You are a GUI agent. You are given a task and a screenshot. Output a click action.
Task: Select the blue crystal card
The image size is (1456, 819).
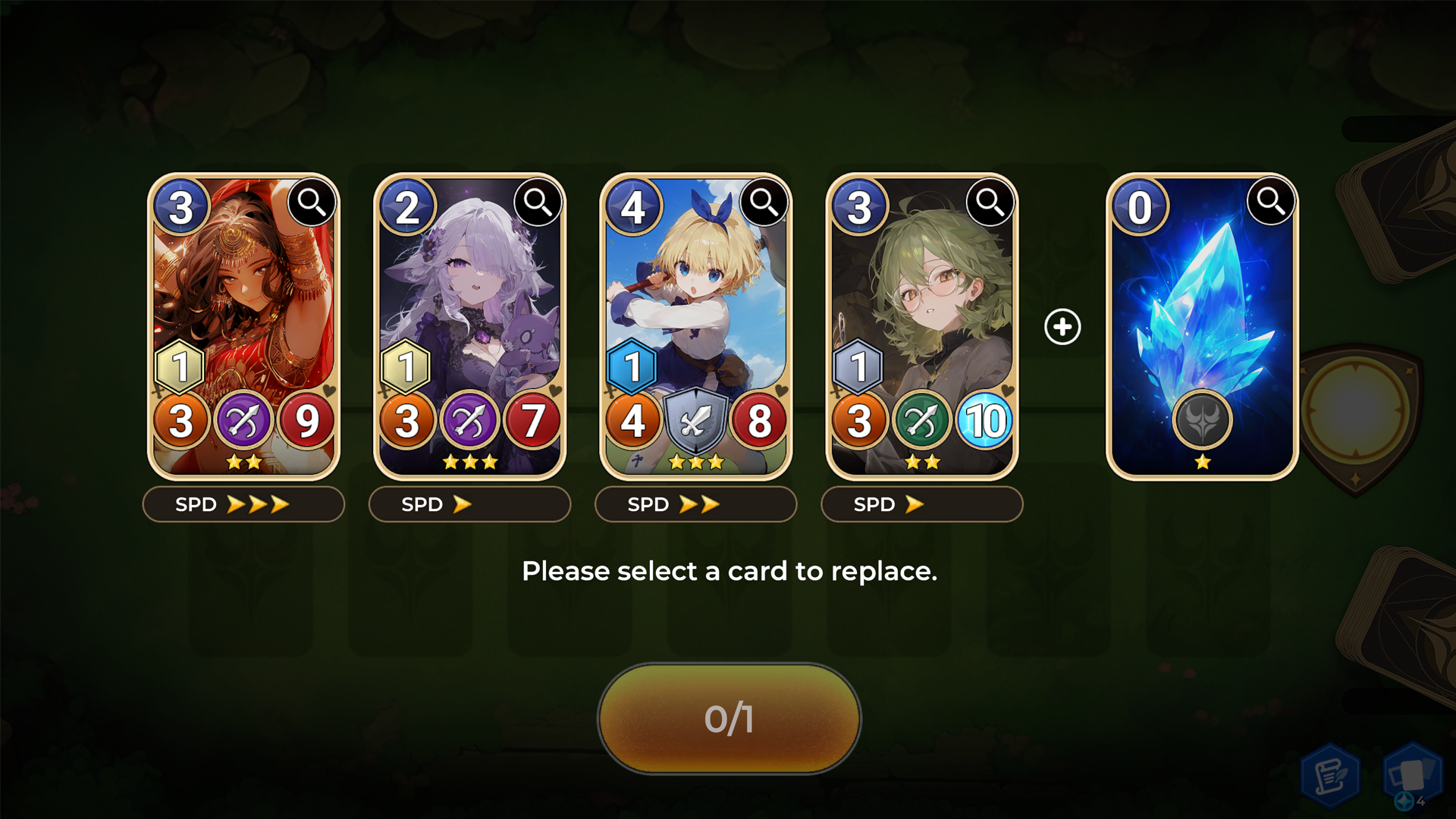tap(1201, 303)
